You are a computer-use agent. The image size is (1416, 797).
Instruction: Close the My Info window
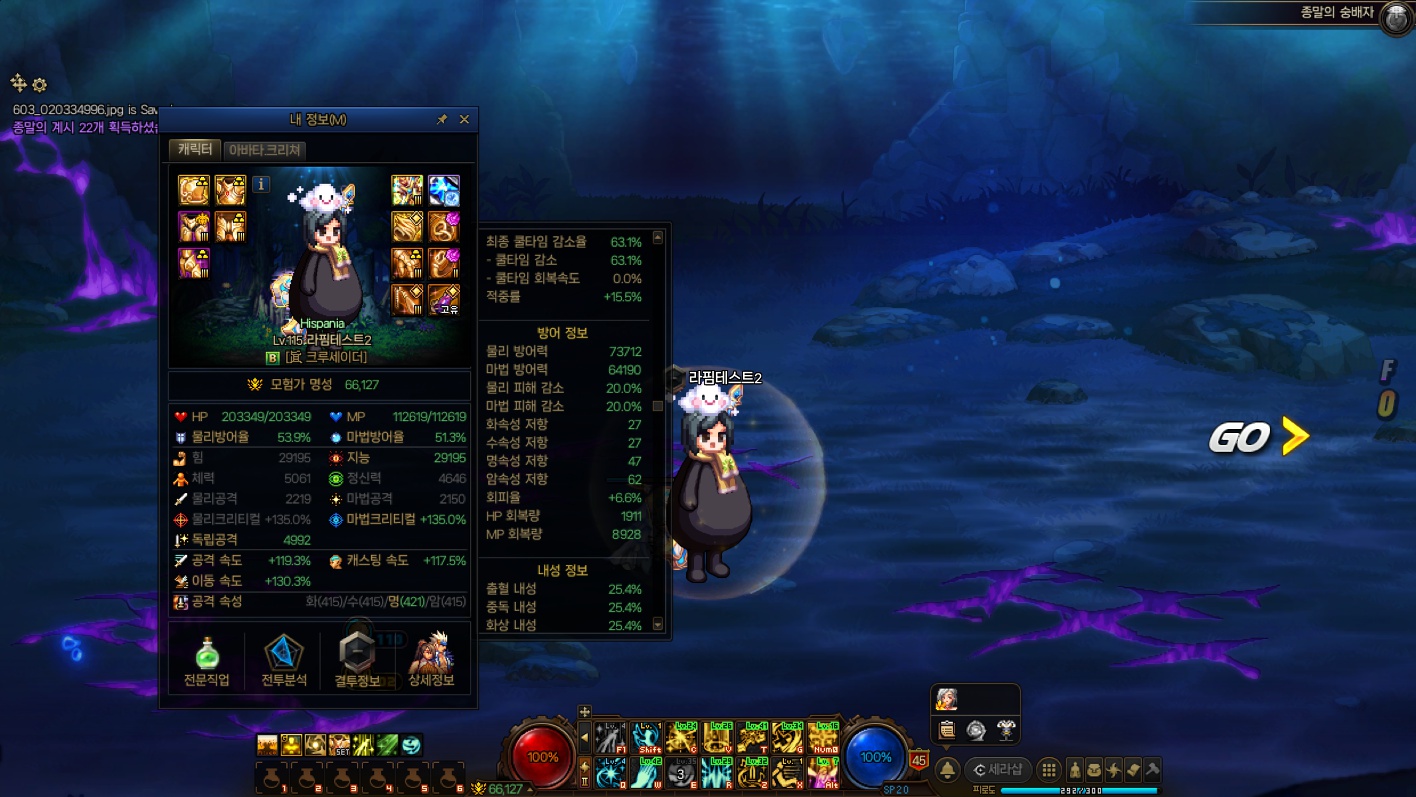(464, 119)
